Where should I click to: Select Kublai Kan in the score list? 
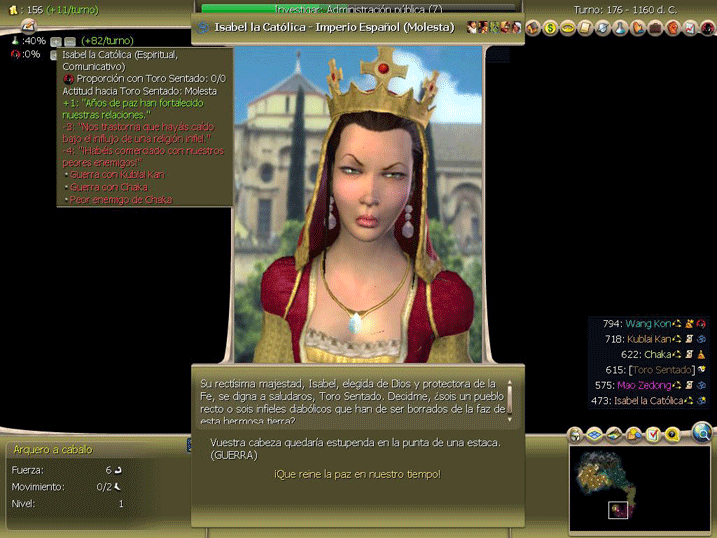point(654,339)
